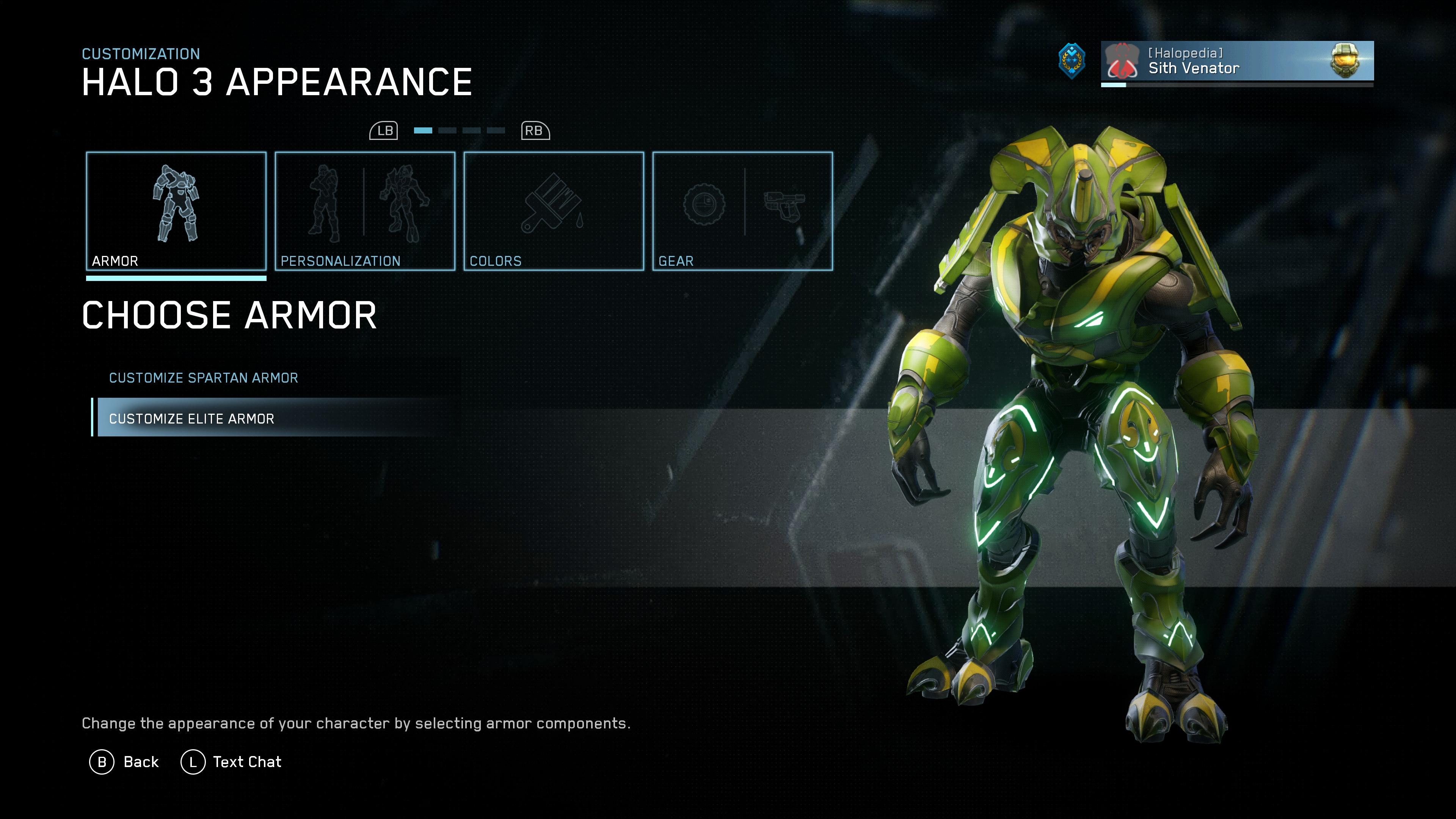This screenshot has height=819, width=1456.
Task: Click the blue rank emblem badge
Action: [1072, 61]
